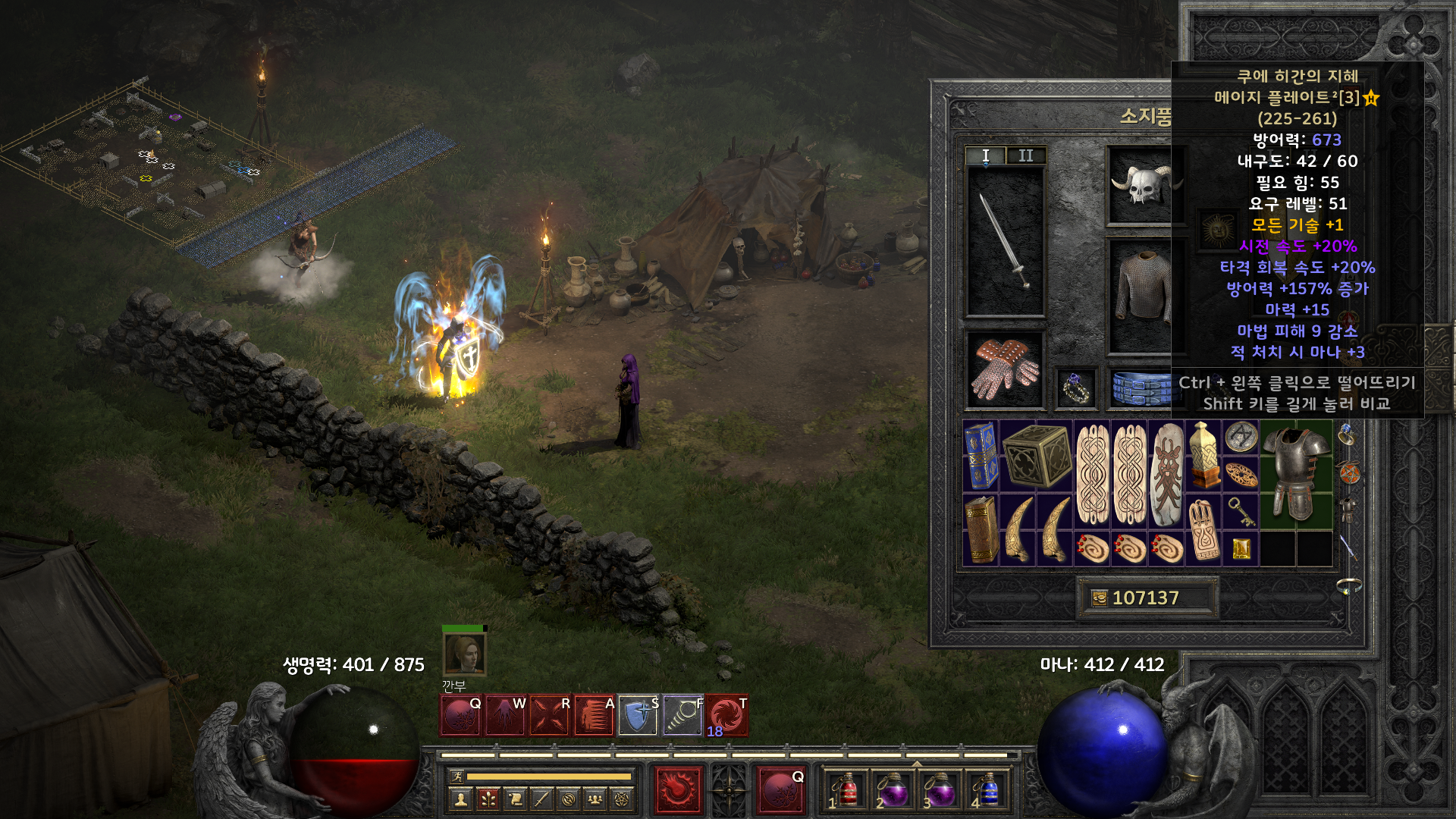This screenshot has width=1456, height=819.
Task: Select the key in inventory
Action: click(1241, 511)
